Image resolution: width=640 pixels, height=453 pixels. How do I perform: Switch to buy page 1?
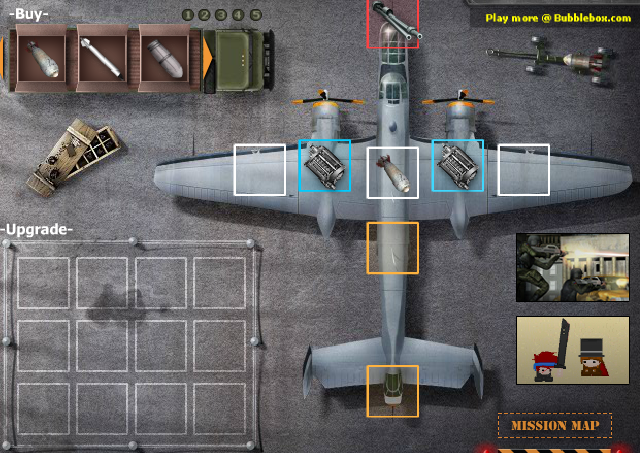tap(188, 15)
